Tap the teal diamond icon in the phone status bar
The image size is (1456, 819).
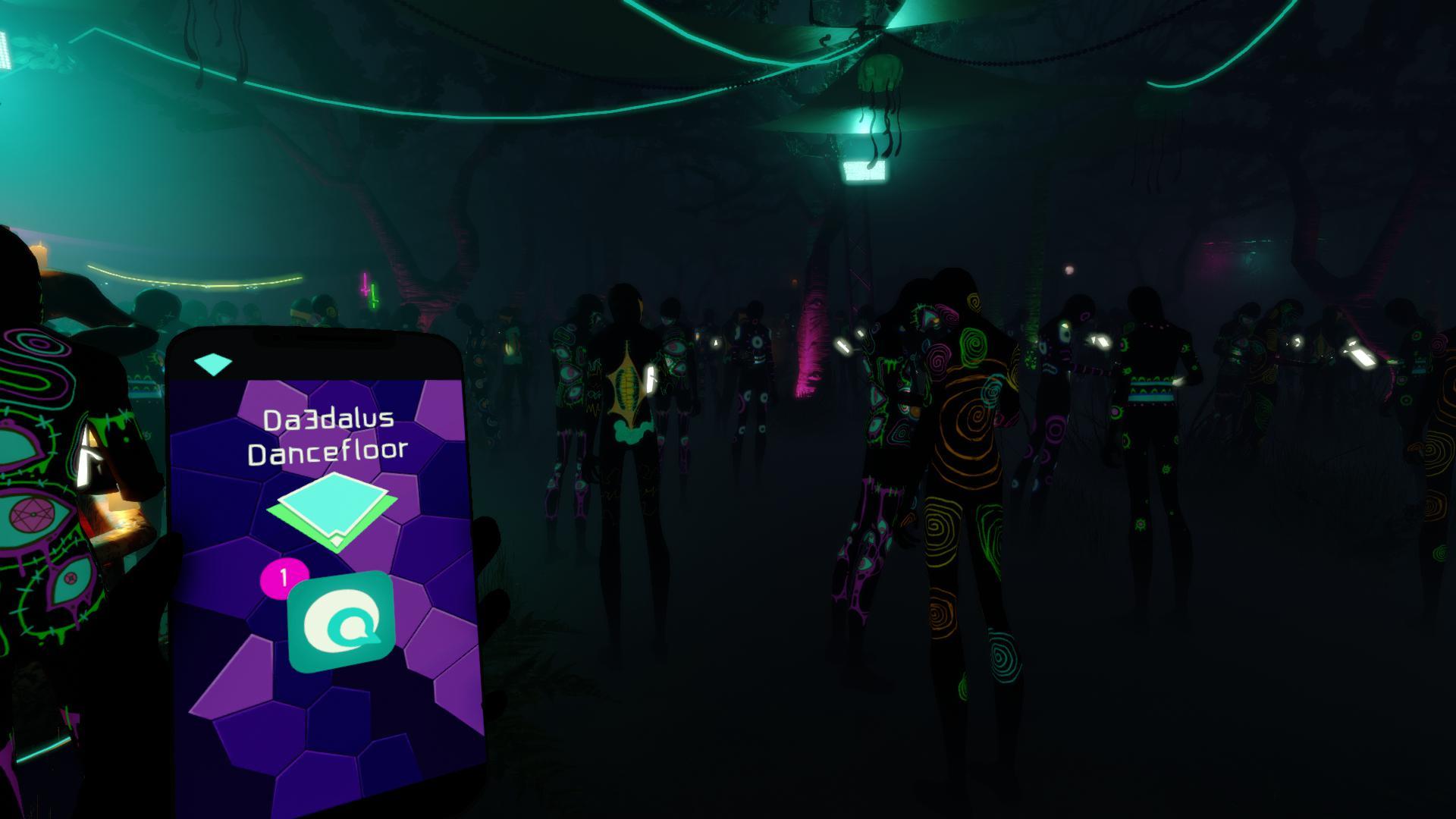[215, 363]
